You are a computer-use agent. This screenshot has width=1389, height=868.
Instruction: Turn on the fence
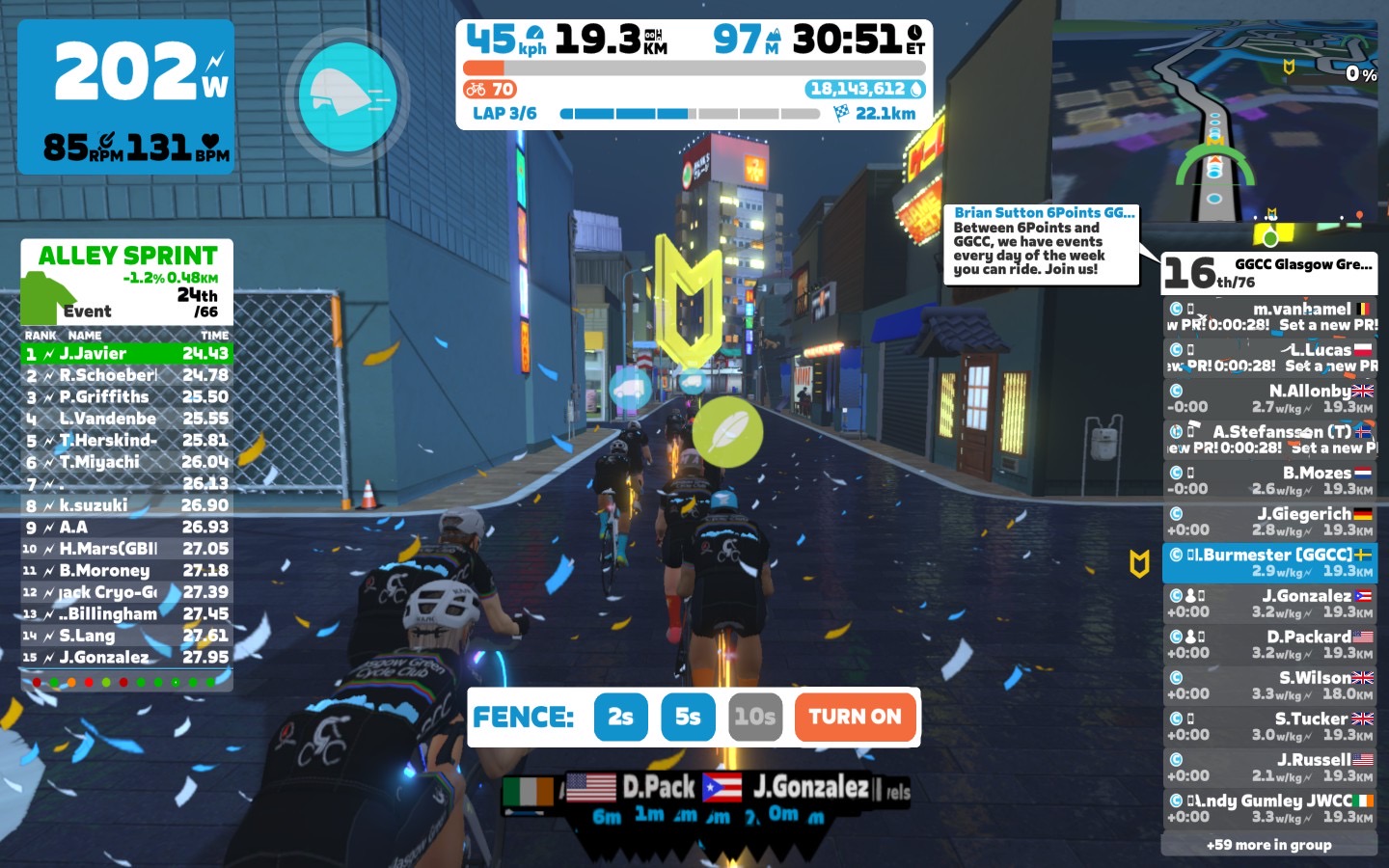point(855,717)
